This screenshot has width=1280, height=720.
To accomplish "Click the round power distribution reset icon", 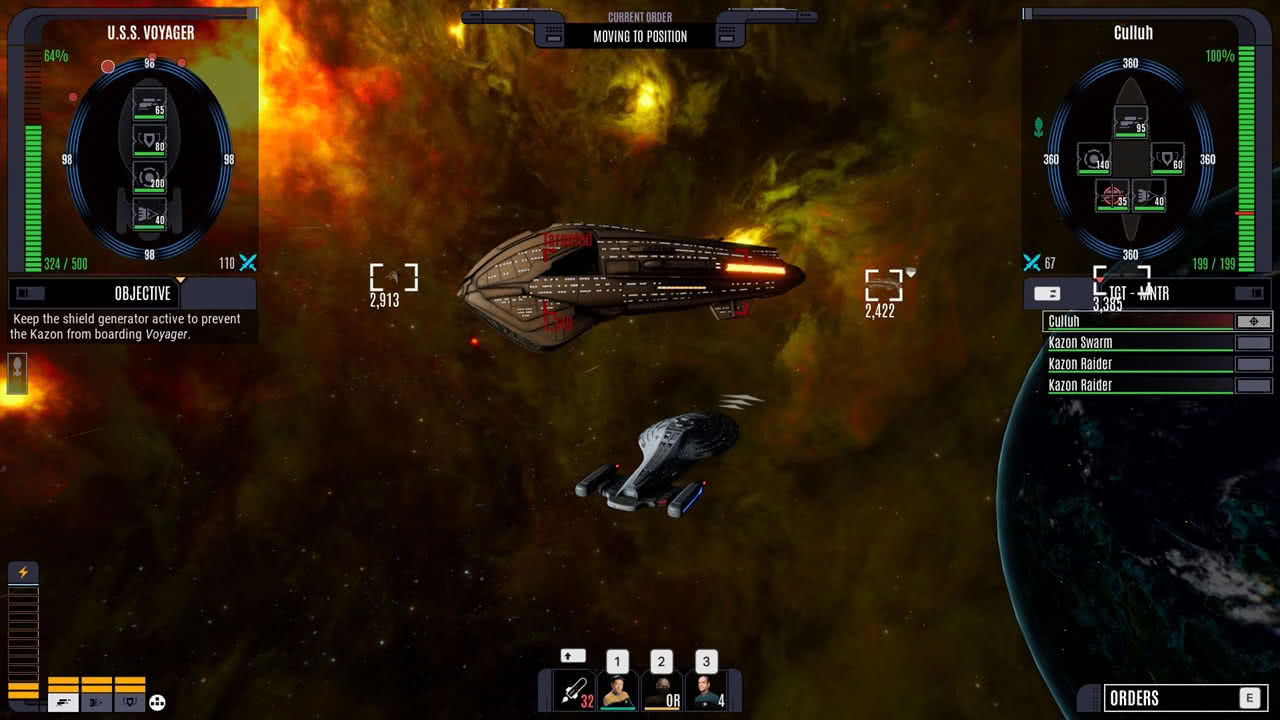I will pyautogui.click(x=157, y=703).
